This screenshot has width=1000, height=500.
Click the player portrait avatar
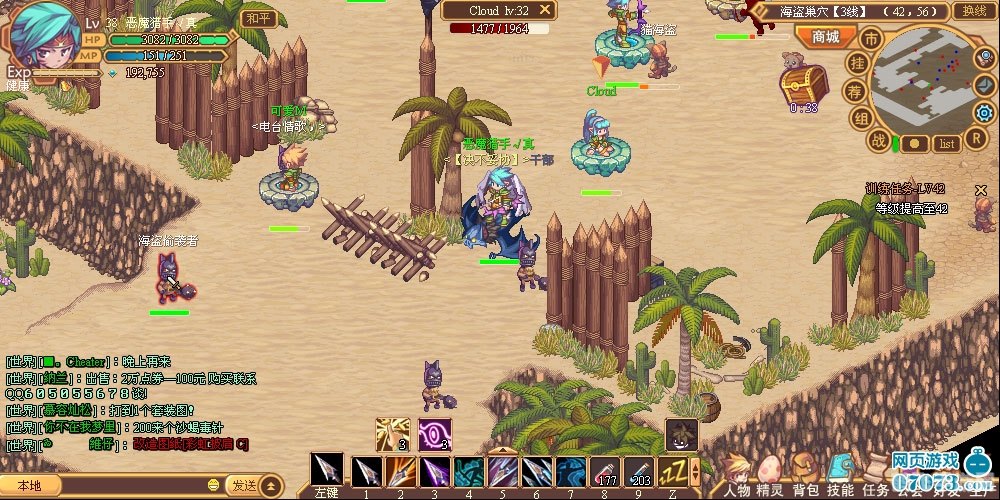(45, 34)
